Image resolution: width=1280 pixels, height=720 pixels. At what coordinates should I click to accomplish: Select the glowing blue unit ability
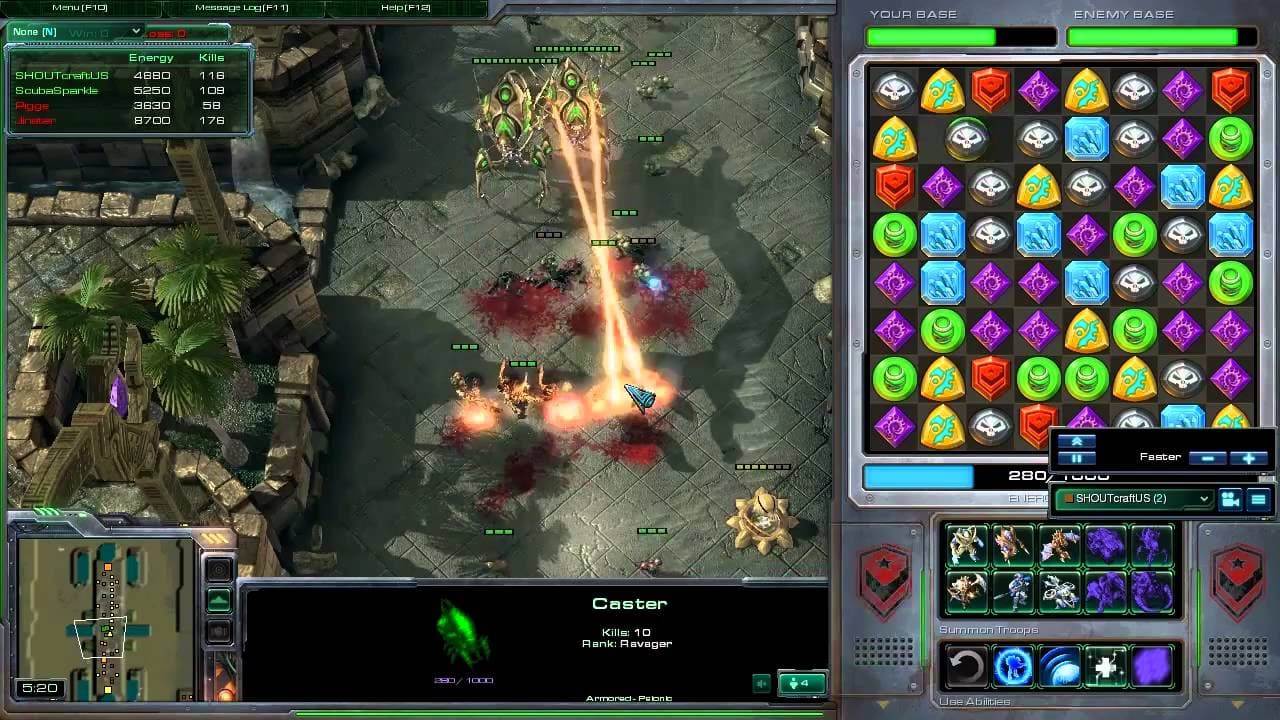pos(1012,667)
